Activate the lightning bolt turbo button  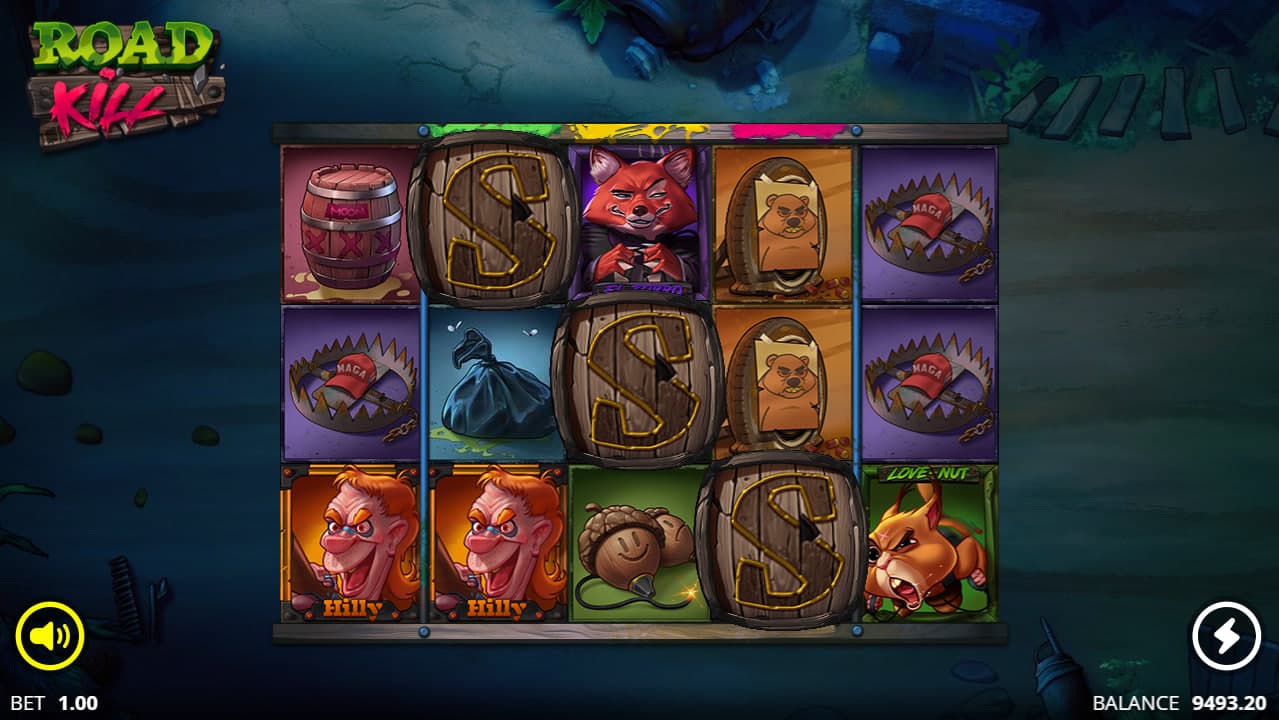[1227, 636]
